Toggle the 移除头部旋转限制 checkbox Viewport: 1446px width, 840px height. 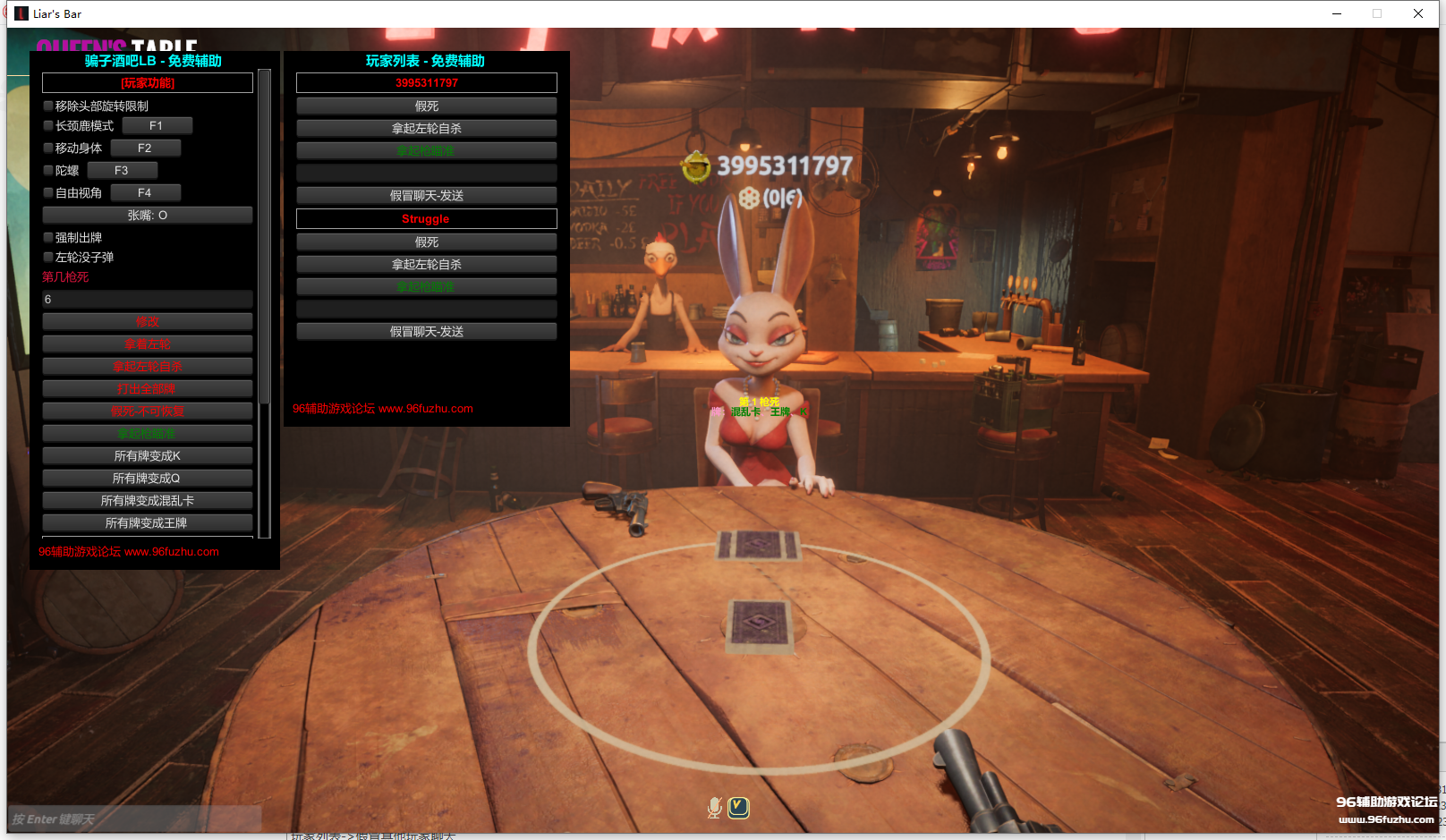click(x=48, y=106)
